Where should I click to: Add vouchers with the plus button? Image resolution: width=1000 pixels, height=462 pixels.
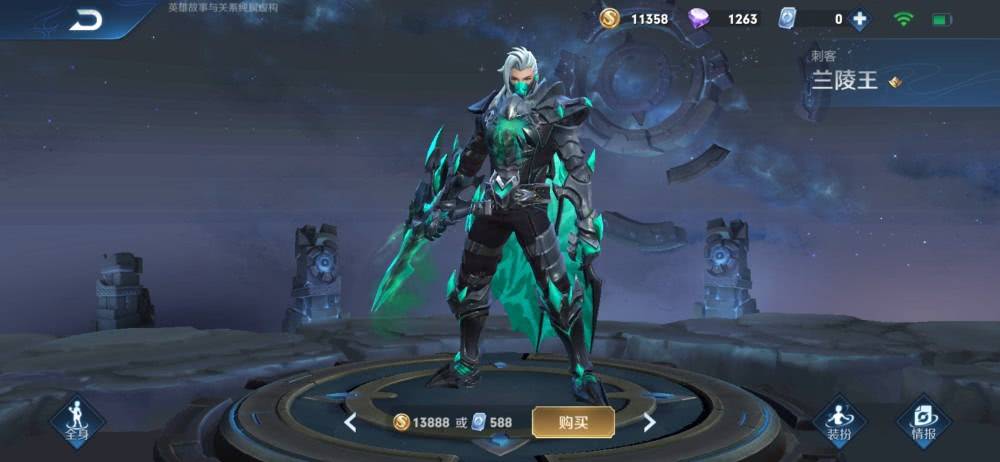click(858, 19)
